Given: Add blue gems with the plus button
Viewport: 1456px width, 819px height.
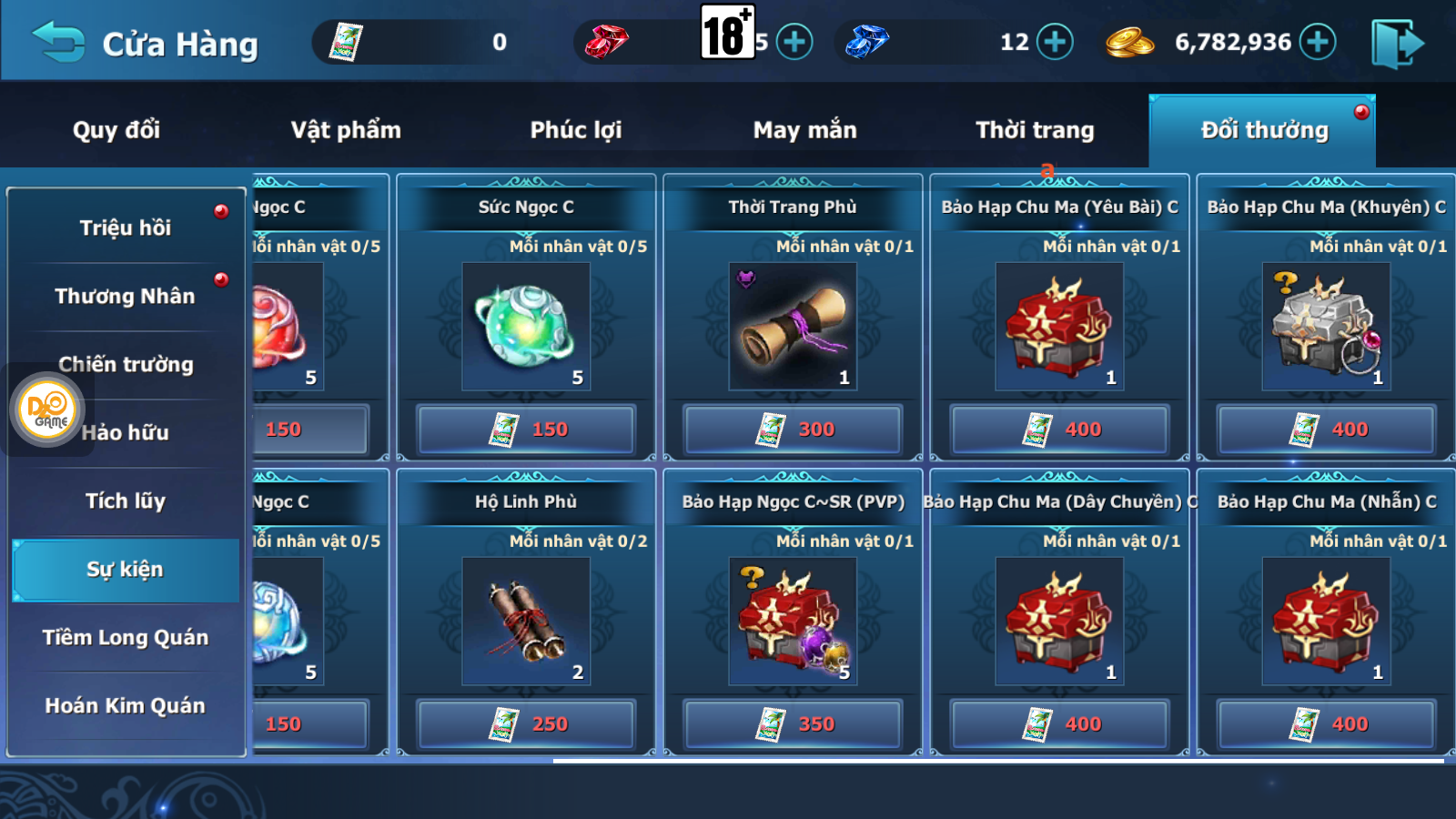Looking at the screenshot, I should pos(1055,42).
